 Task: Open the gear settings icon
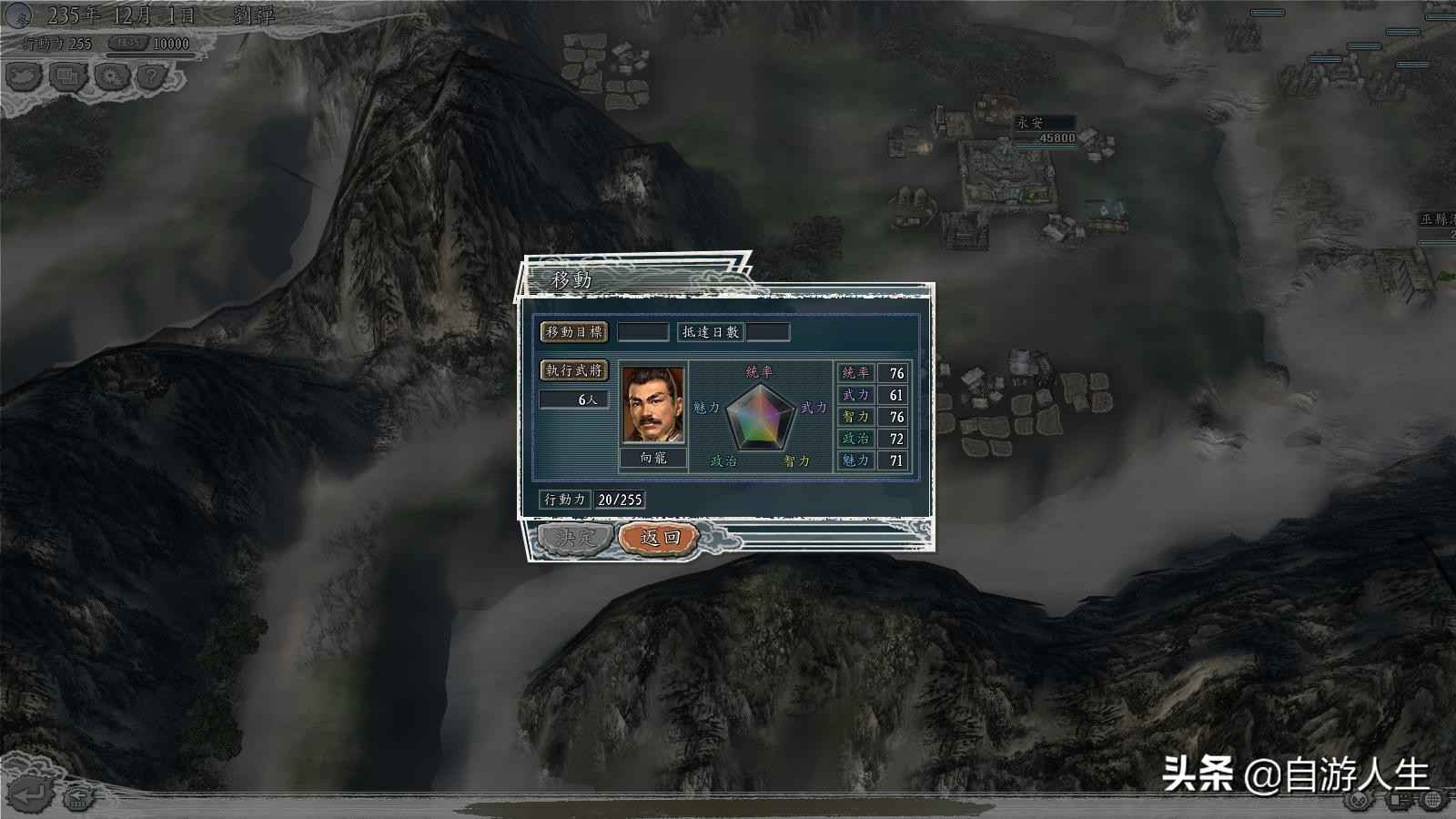pyautogui.click(x=110, y=76)
